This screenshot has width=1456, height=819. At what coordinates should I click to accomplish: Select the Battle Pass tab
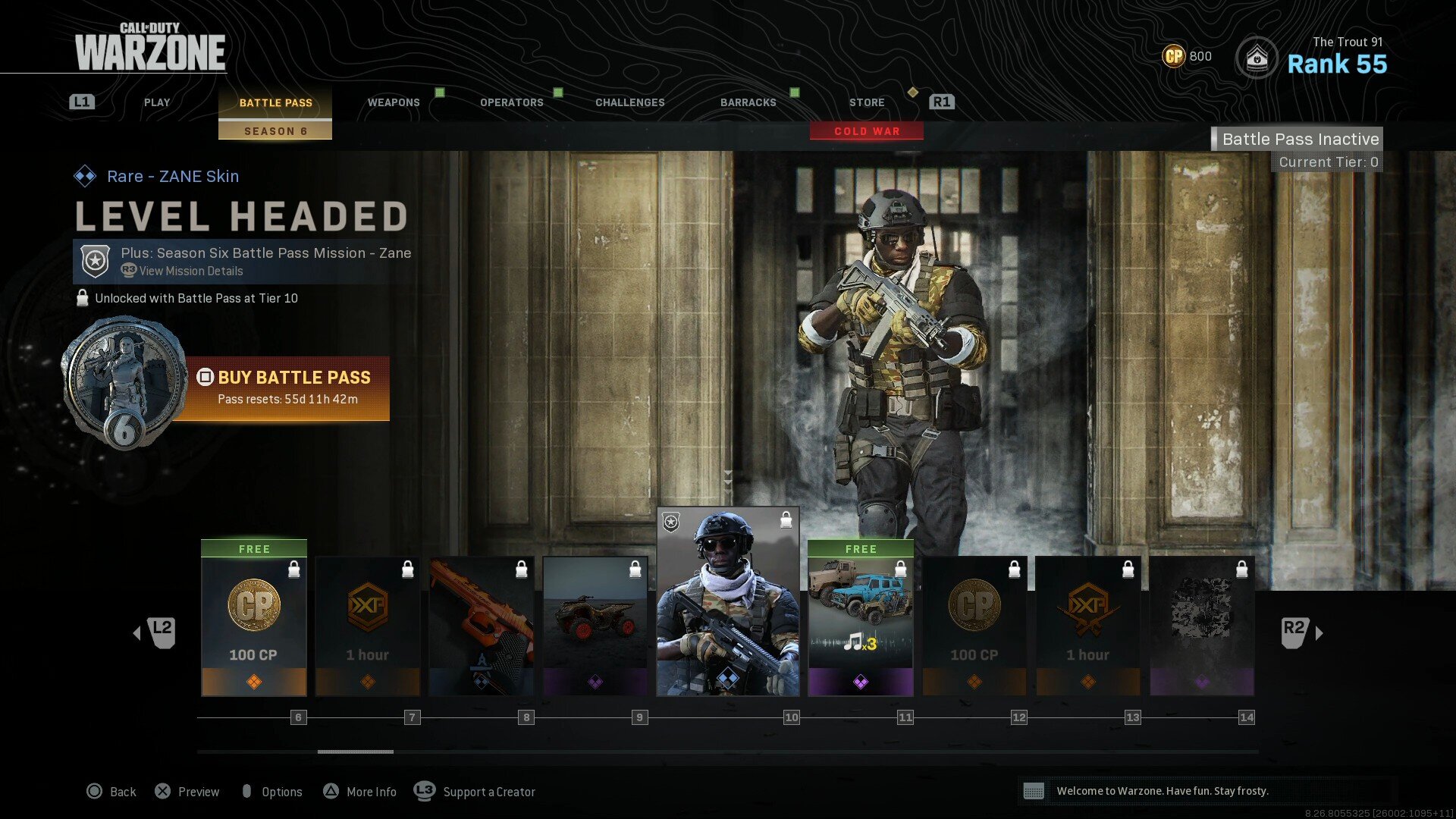[275, 102]
